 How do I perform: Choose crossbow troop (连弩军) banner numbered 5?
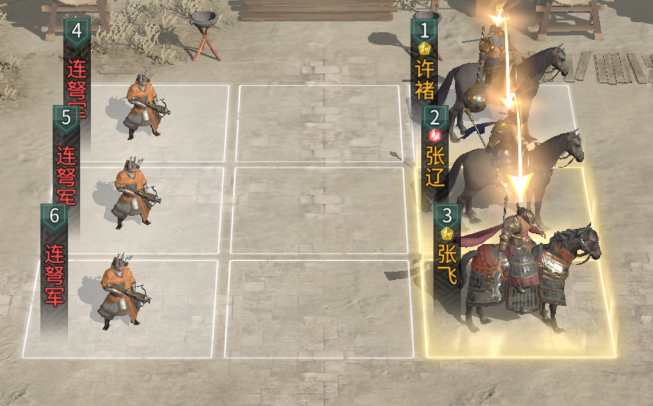(x=66, y=148)
